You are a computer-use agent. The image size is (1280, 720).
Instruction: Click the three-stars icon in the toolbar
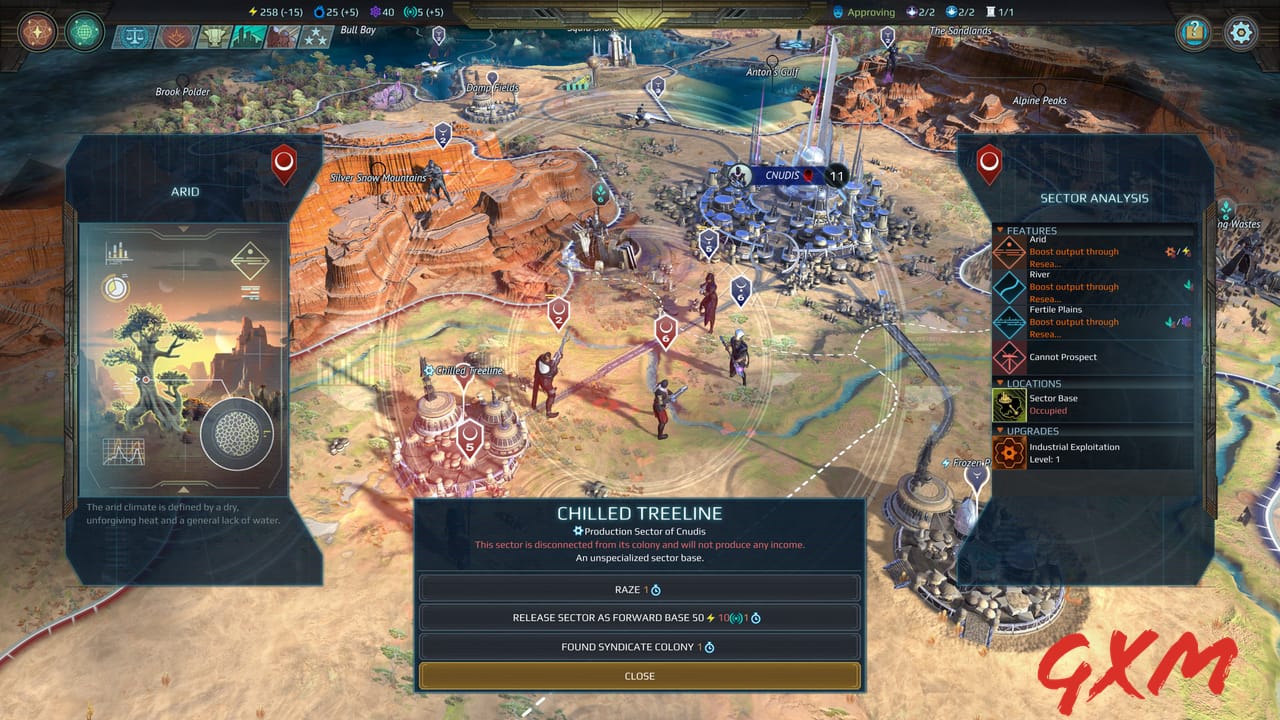(316, 37)
